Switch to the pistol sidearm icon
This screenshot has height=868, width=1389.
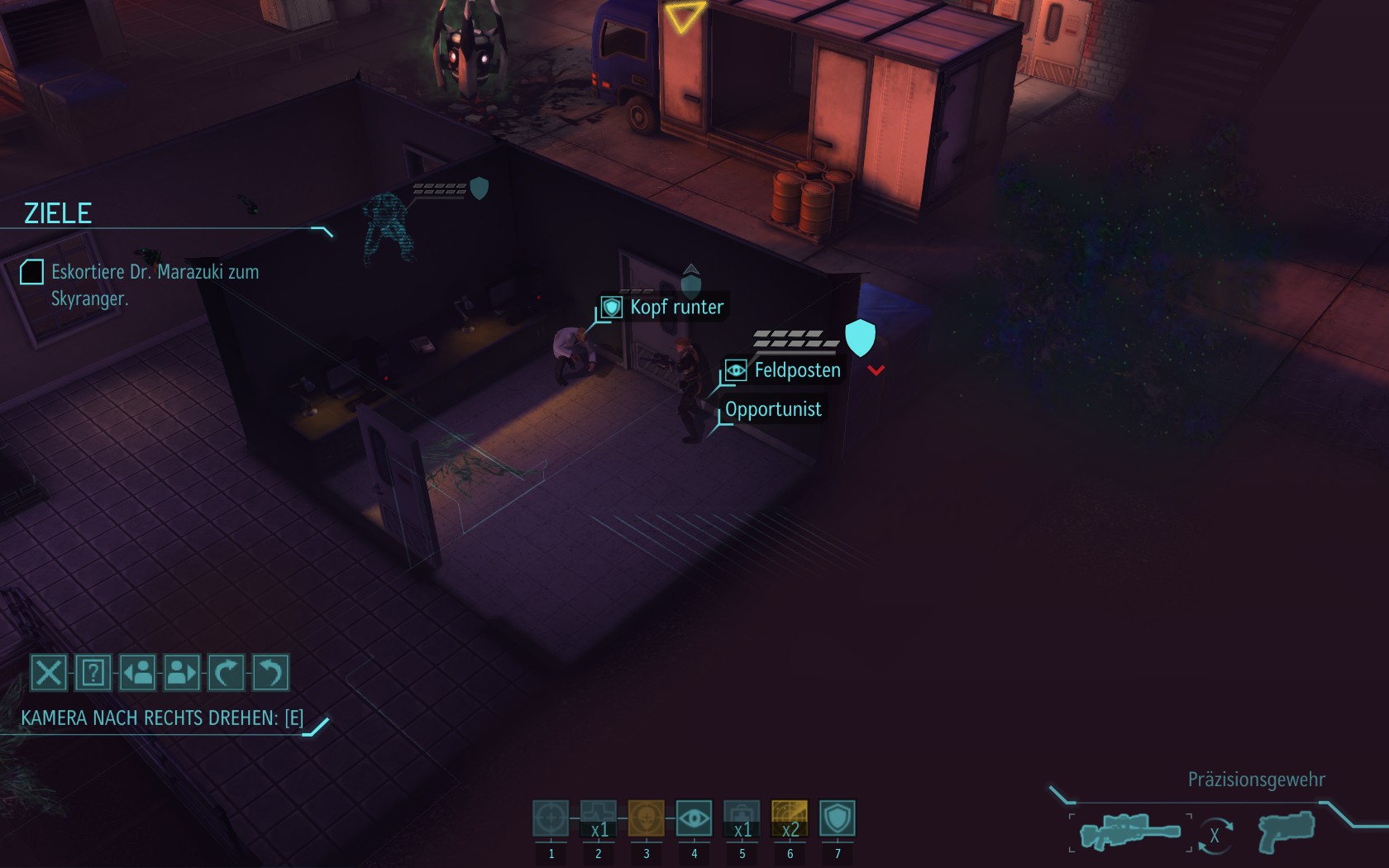tap(1286, 831)
